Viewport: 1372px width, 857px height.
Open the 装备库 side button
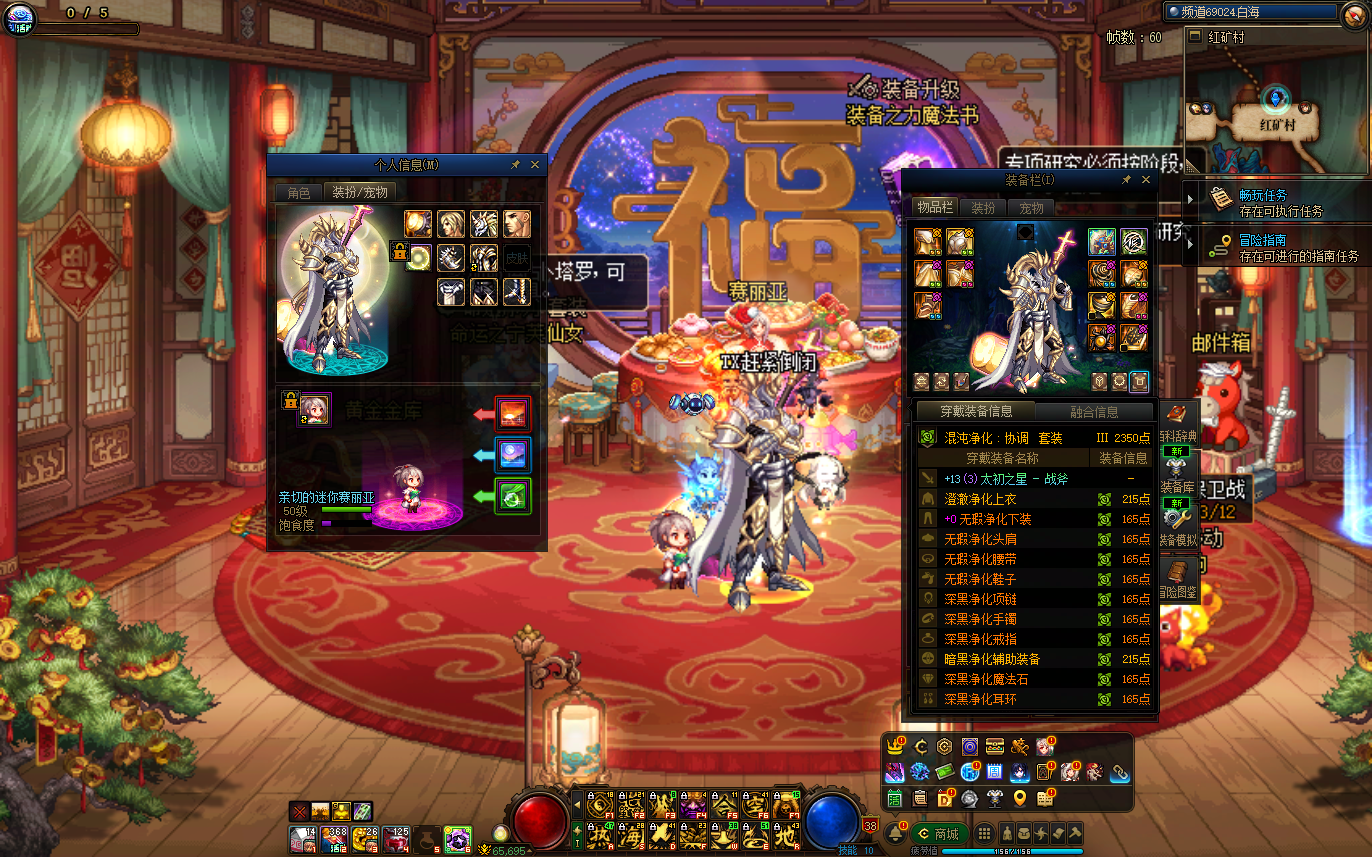click(1176, 476)
